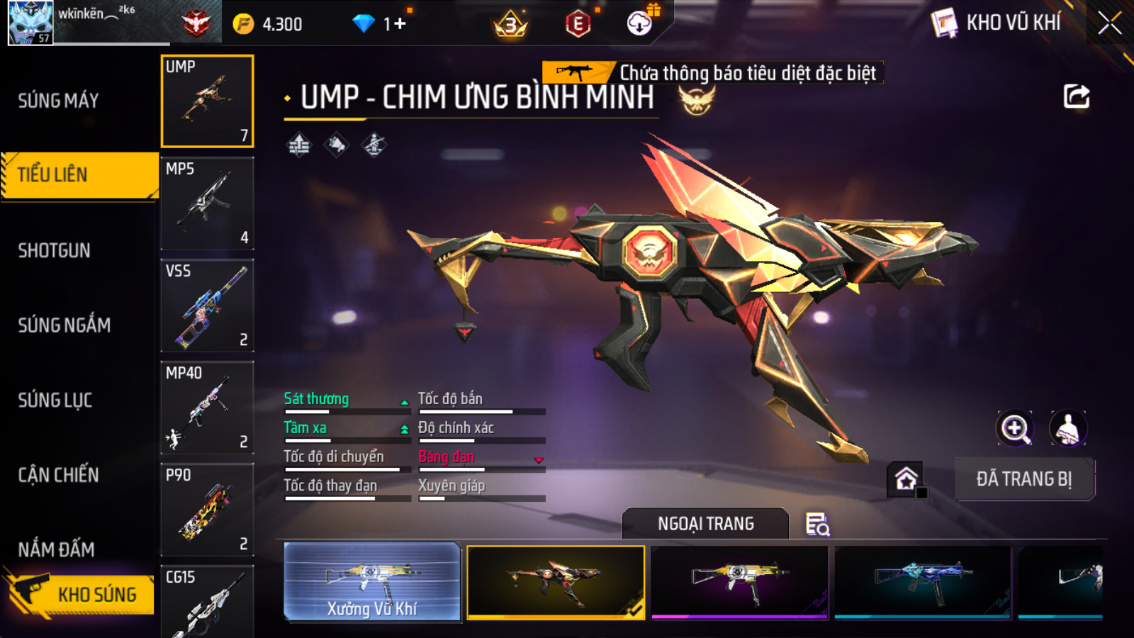Preview the weapon on the character
The width and height of the screenshot is (1134, 638).
point(1068,429)
